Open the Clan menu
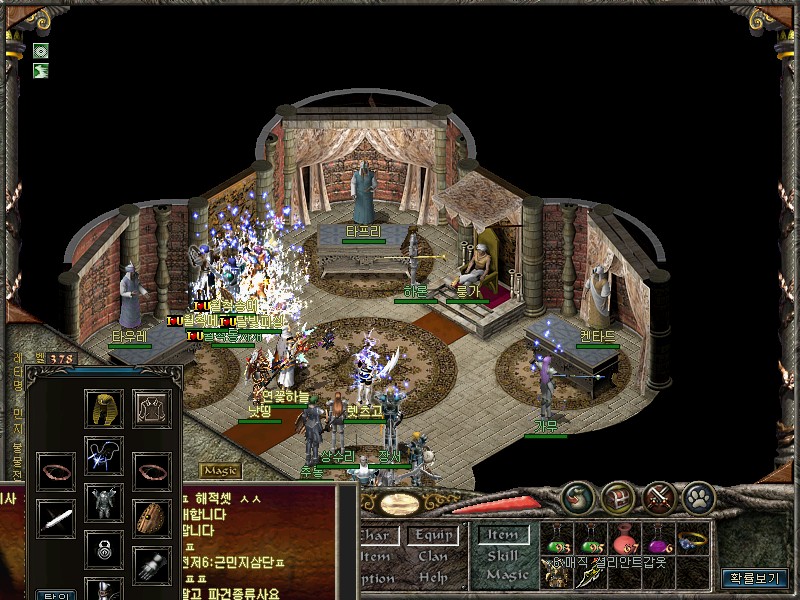The height and width of the screenshot is (600, 800). click(x=433, y=556)
